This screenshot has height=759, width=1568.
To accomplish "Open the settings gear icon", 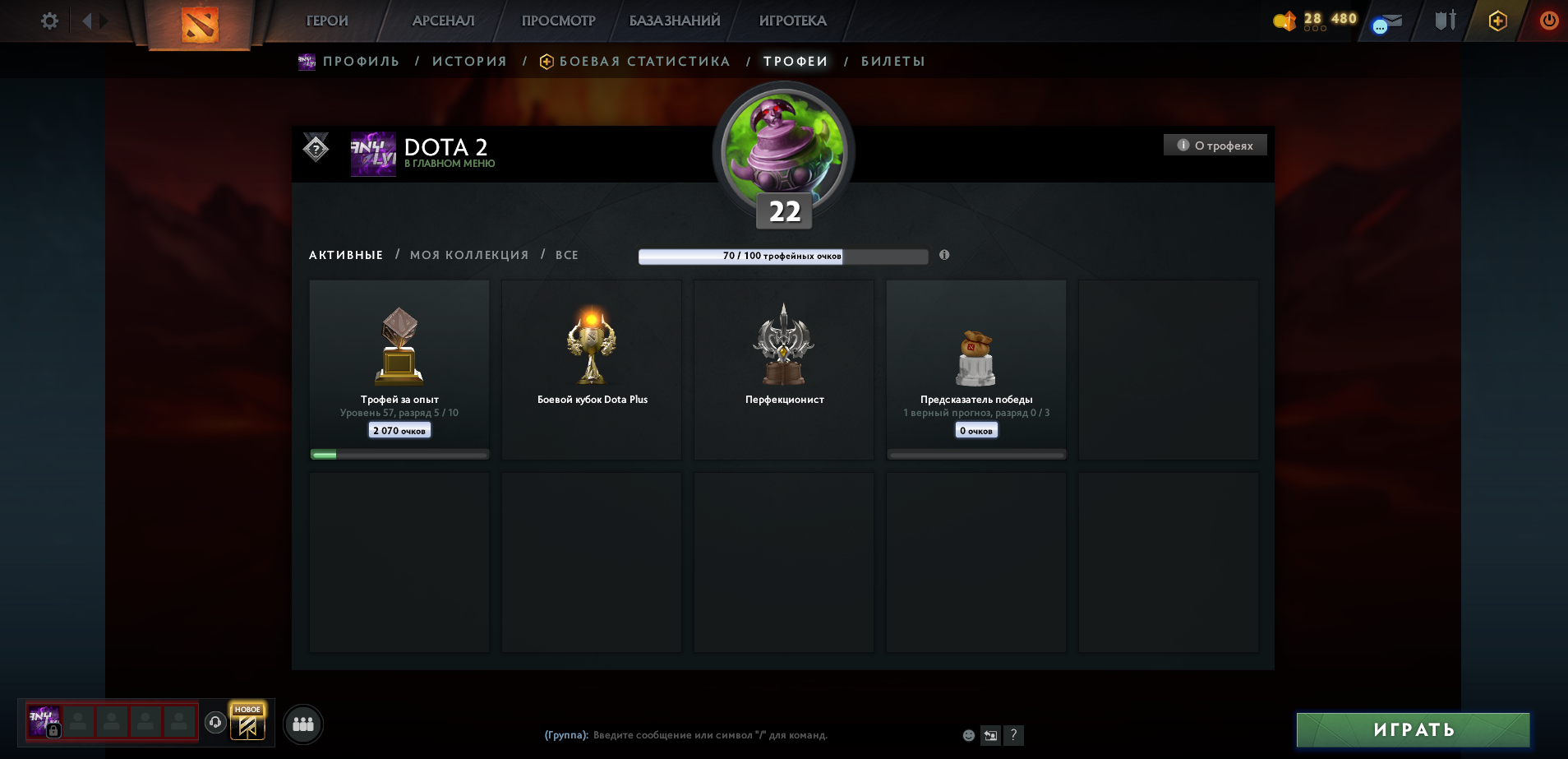I will pyautogui.click(x=48, y=21).
